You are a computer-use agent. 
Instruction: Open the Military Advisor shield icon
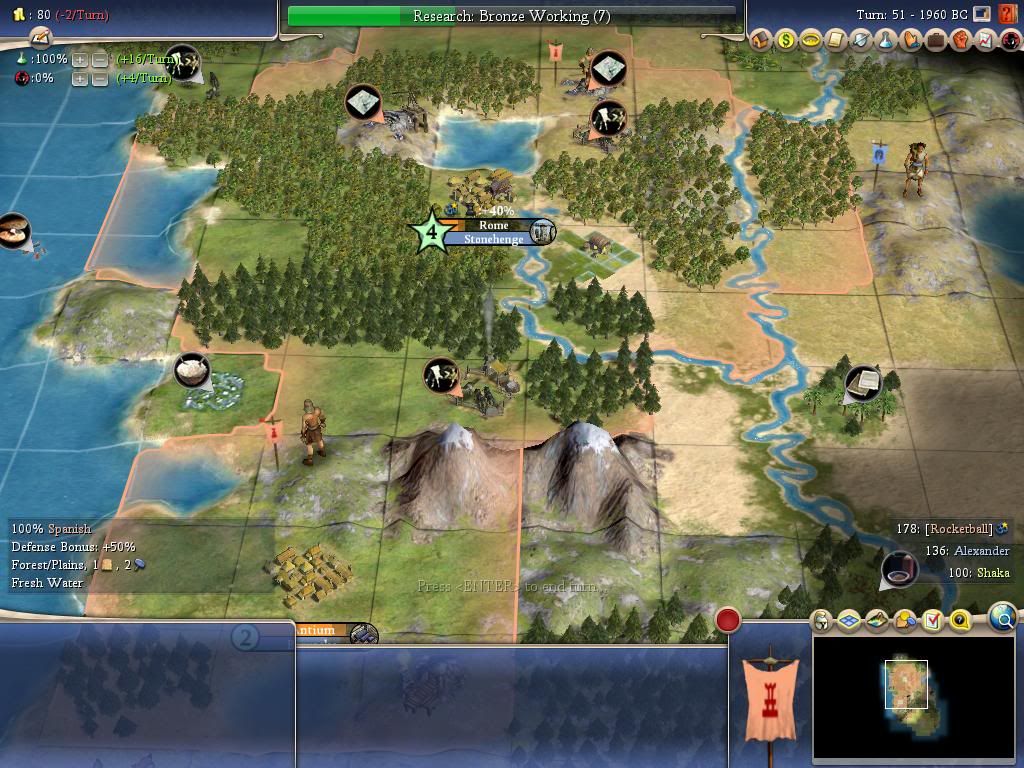pos(861,40)
